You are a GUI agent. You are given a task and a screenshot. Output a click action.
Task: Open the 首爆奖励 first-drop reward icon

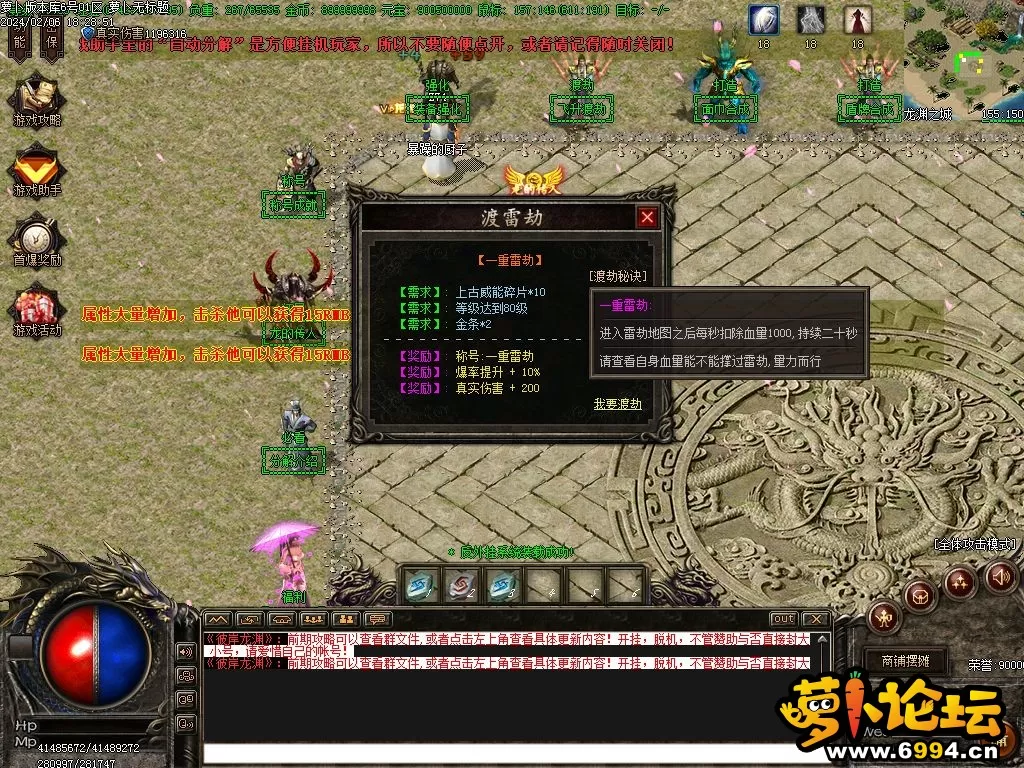coord(37,243)
